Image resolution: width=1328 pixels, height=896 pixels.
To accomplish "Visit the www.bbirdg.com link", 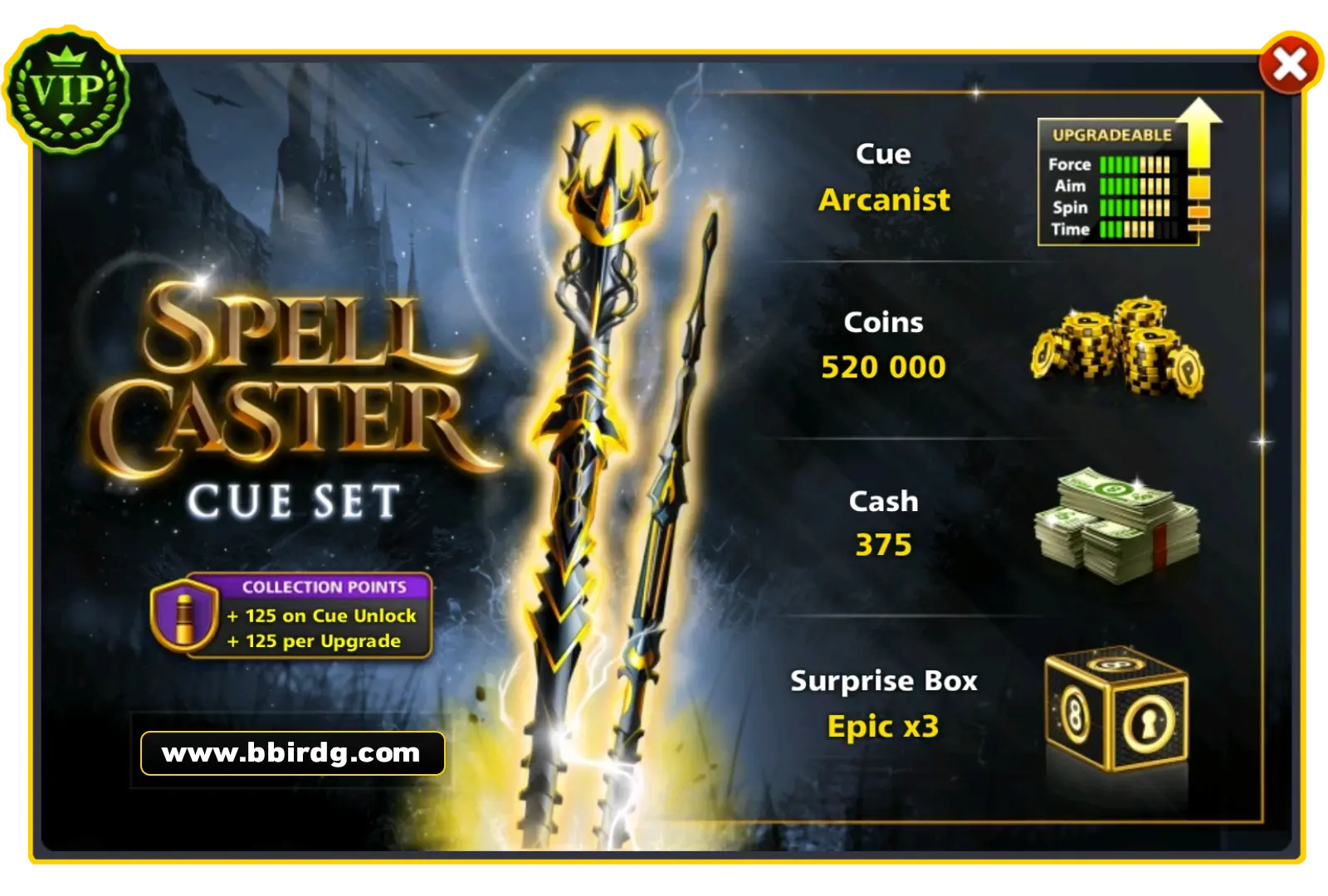I will tap(290, 753).
